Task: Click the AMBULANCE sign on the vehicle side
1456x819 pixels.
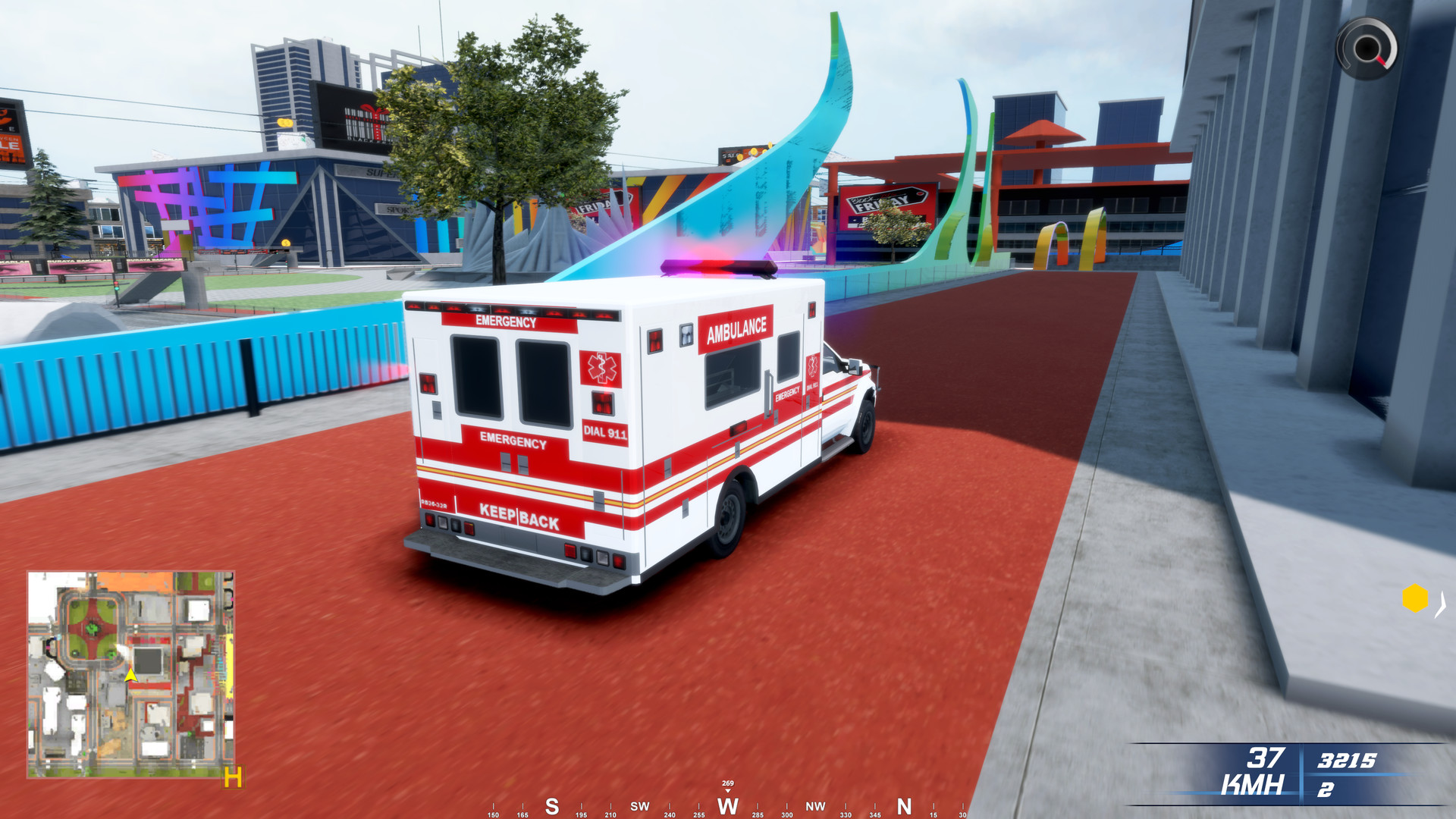Action: point(736,329)
